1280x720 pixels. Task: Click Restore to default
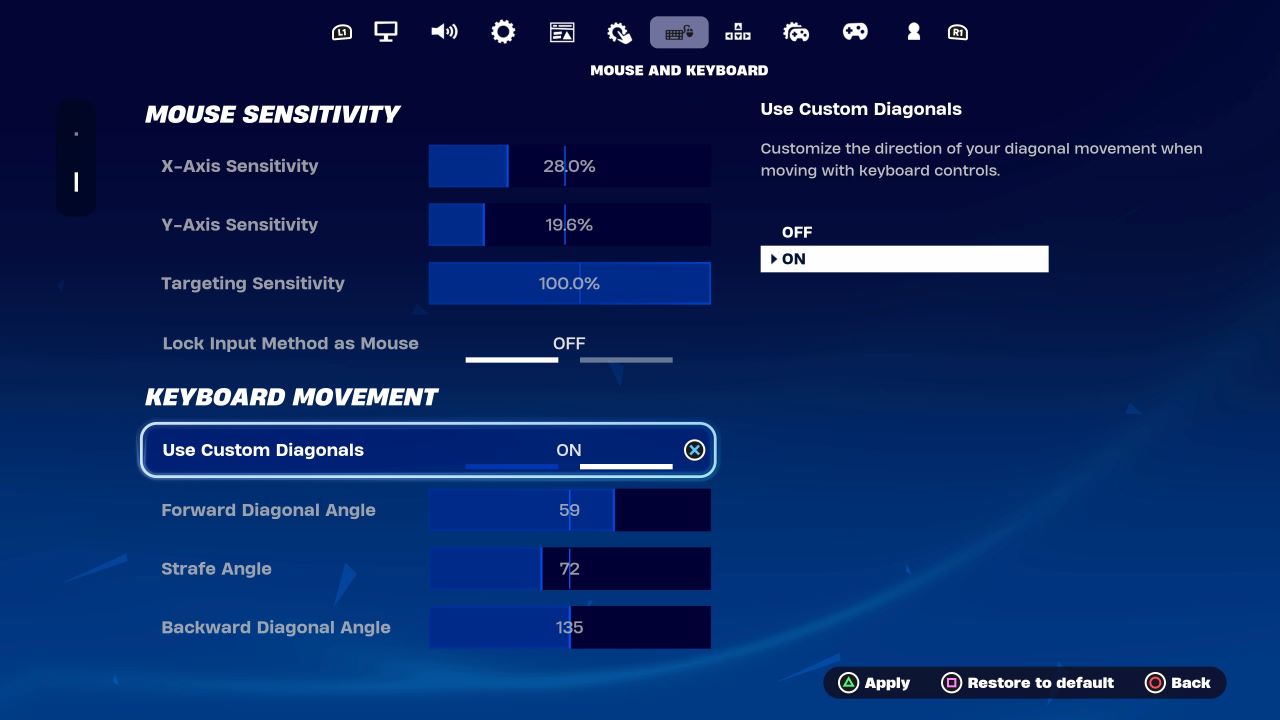(1028, 682)
